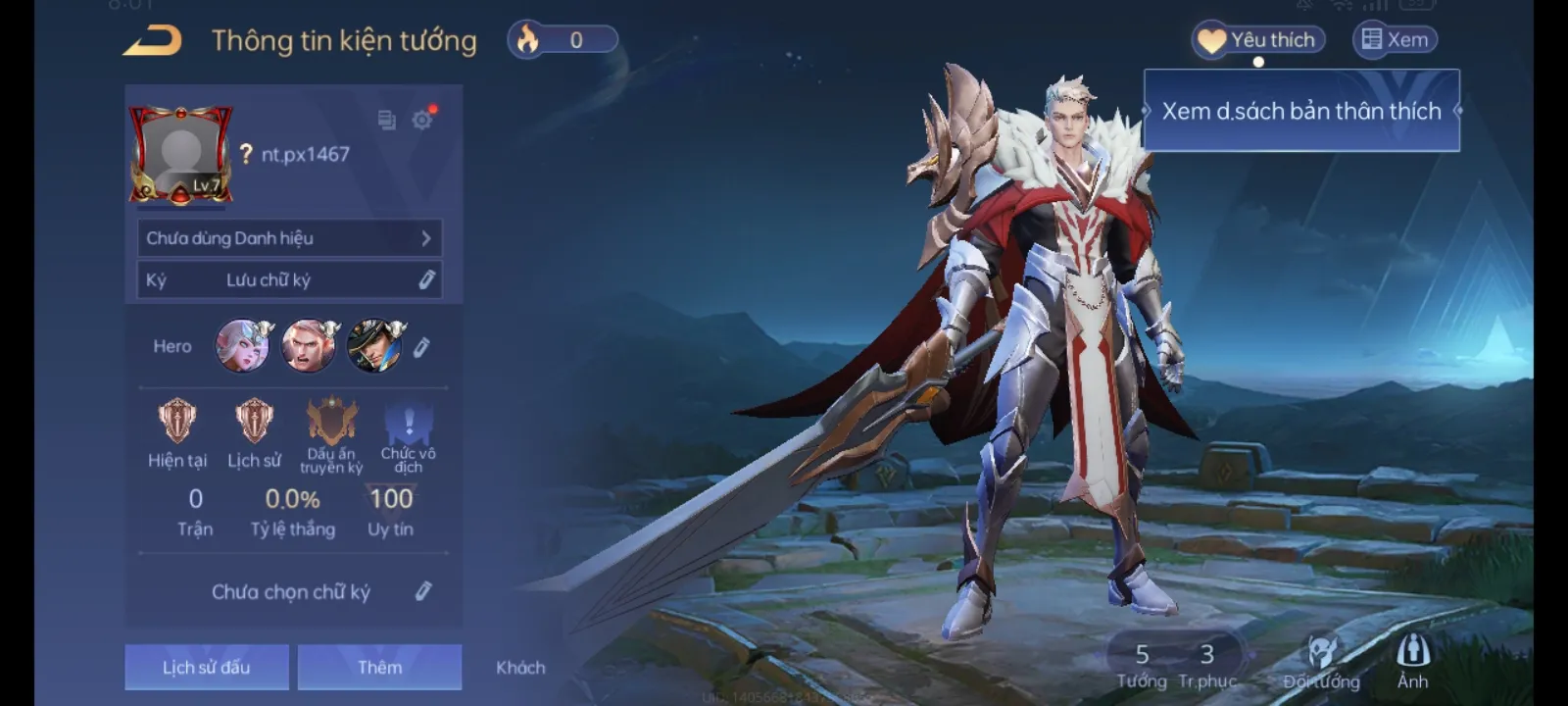
Task: Open Lịch sử đấu match history
Action: pos(206,667)
